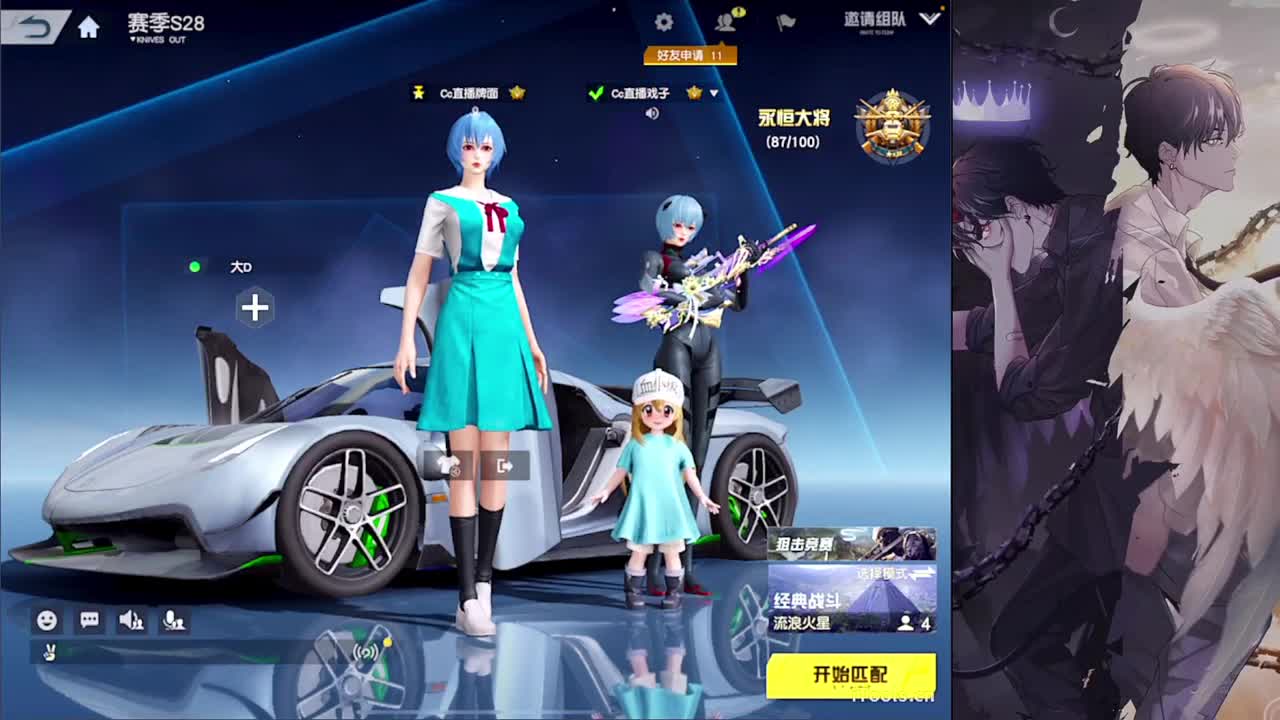Mute the loudspeaker icon at bottom left
Screen dimensions: 1280x720
click(x=131, y=622)
